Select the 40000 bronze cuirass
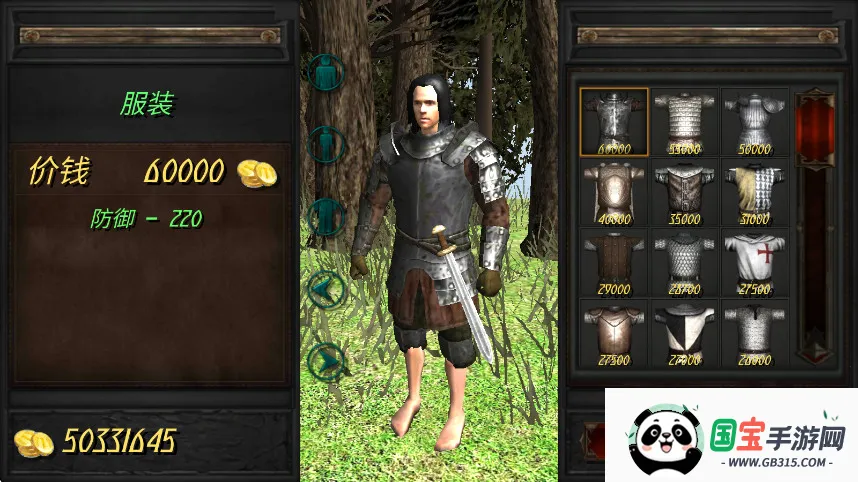Image resolution: width=858 pixels, height=482 pixels. tap(614, 193)
